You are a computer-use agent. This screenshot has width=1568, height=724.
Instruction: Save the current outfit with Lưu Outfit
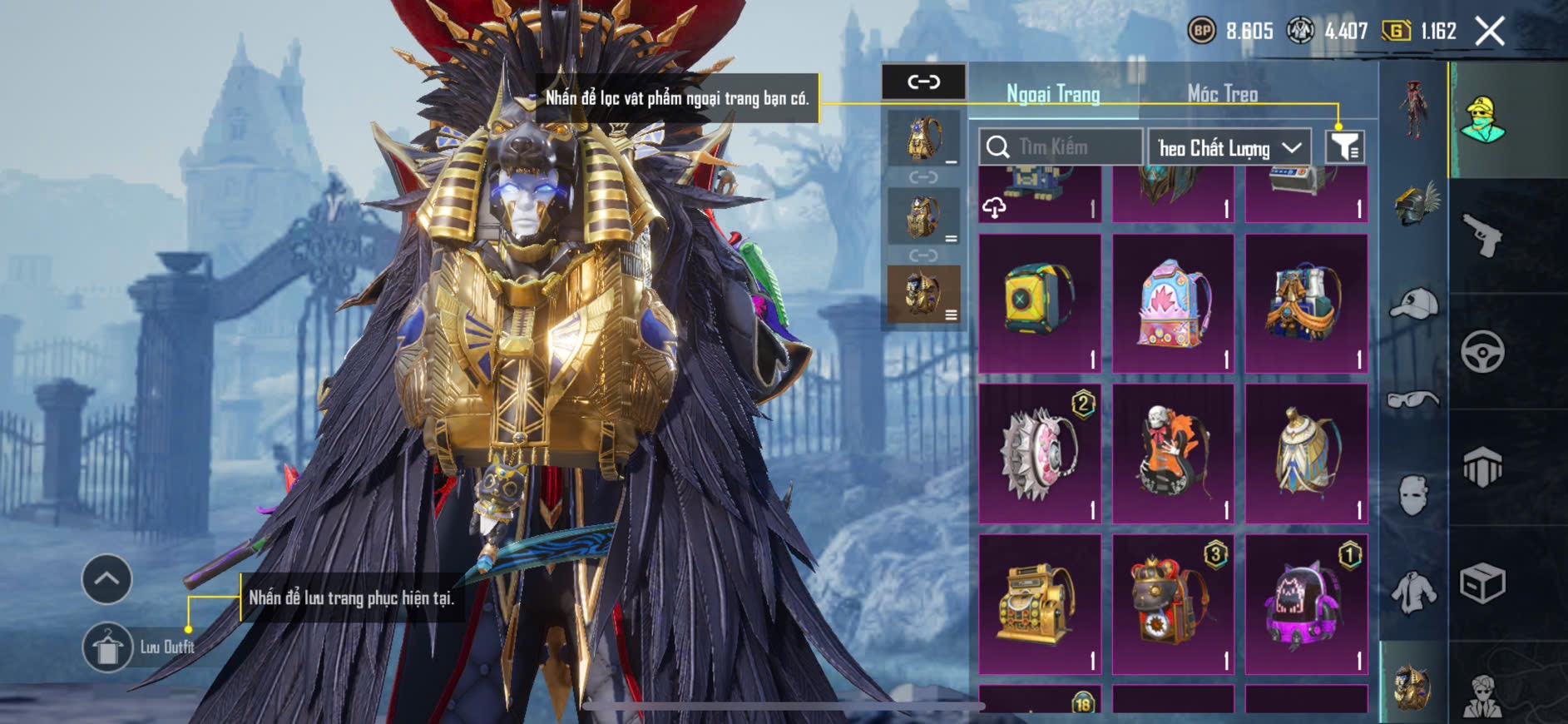coord(108,647)
